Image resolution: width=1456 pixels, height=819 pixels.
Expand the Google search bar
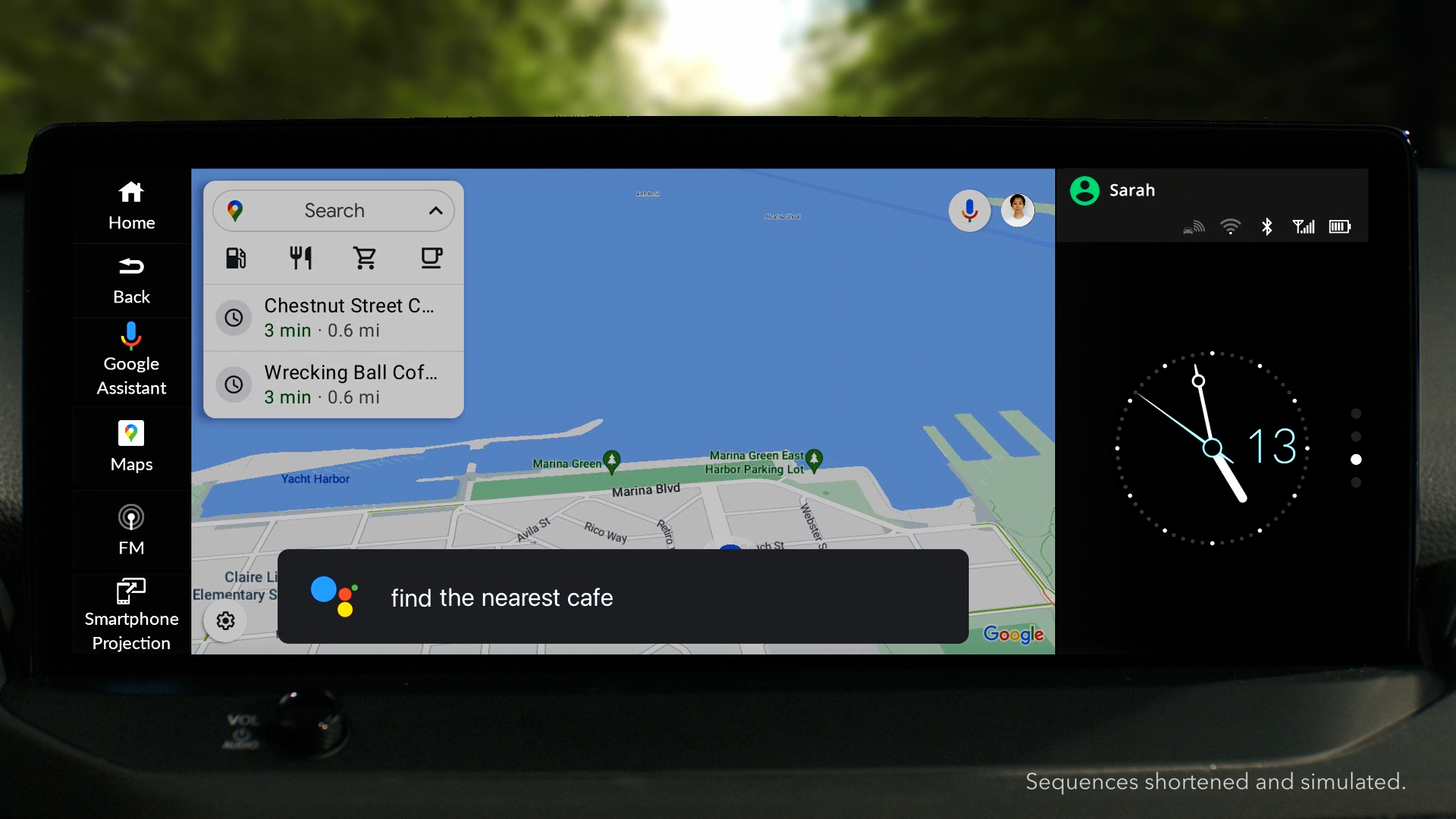click(335, 210)
